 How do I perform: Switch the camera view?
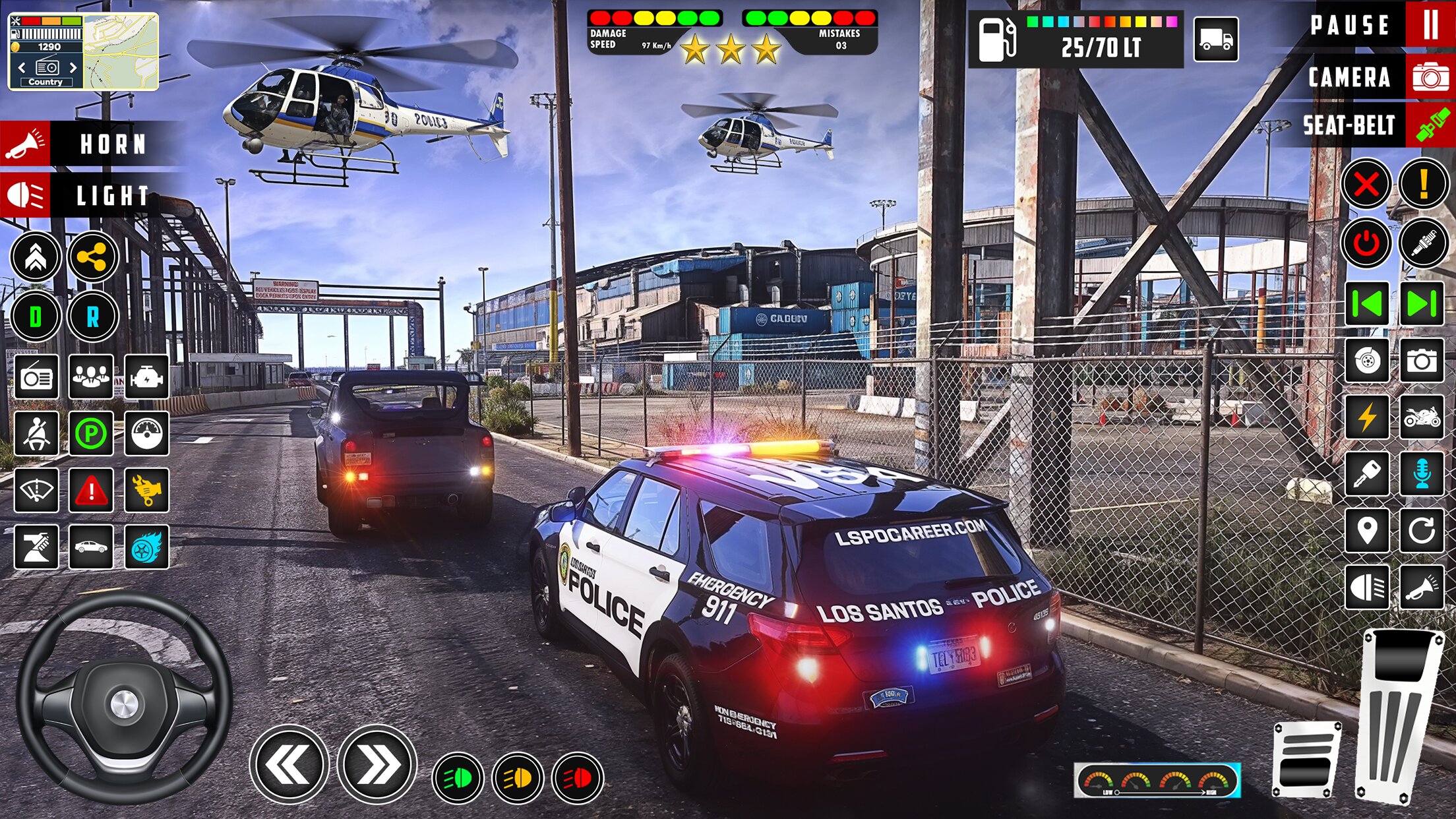[x=1430, y=77]
